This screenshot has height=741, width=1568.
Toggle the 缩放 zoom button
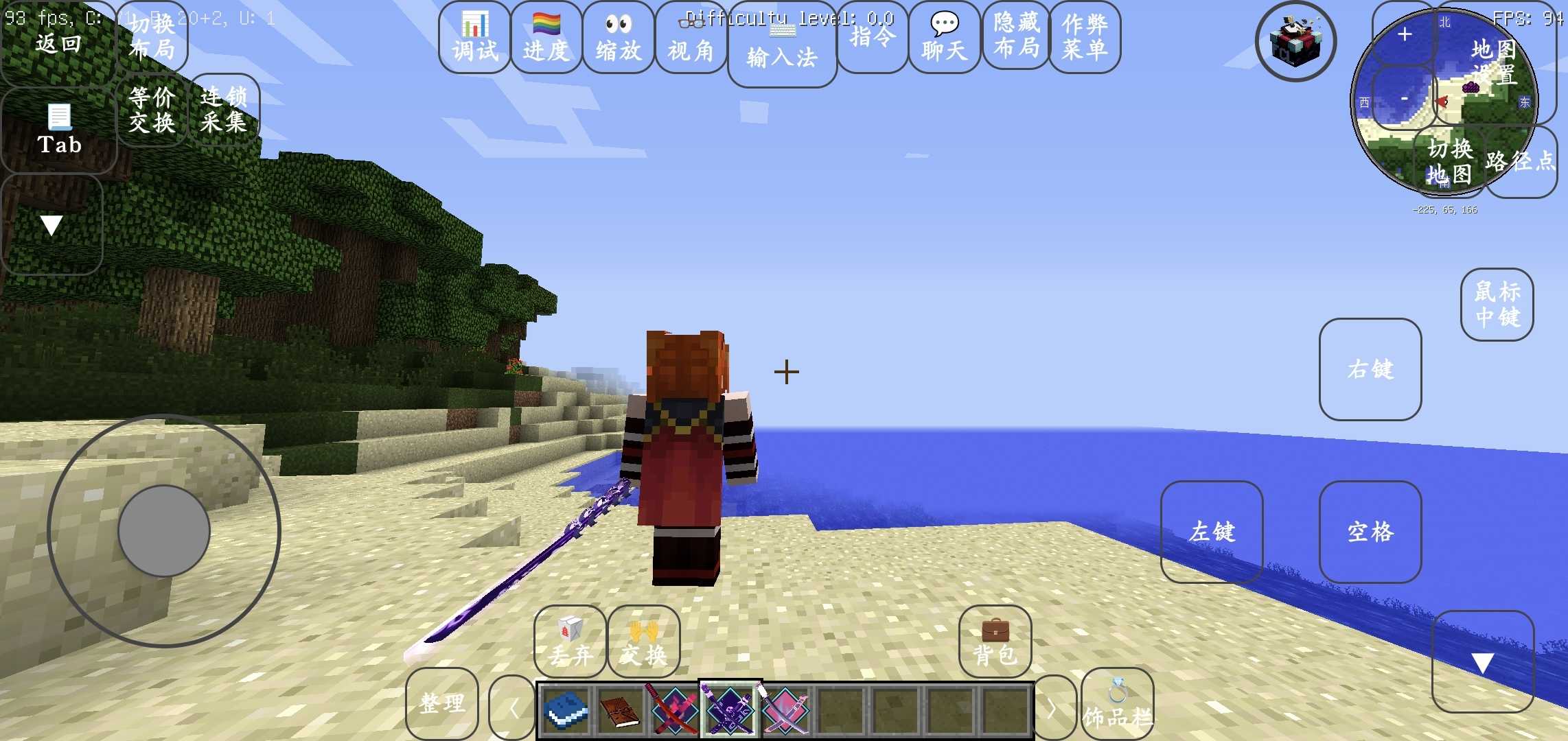point(618,38)
